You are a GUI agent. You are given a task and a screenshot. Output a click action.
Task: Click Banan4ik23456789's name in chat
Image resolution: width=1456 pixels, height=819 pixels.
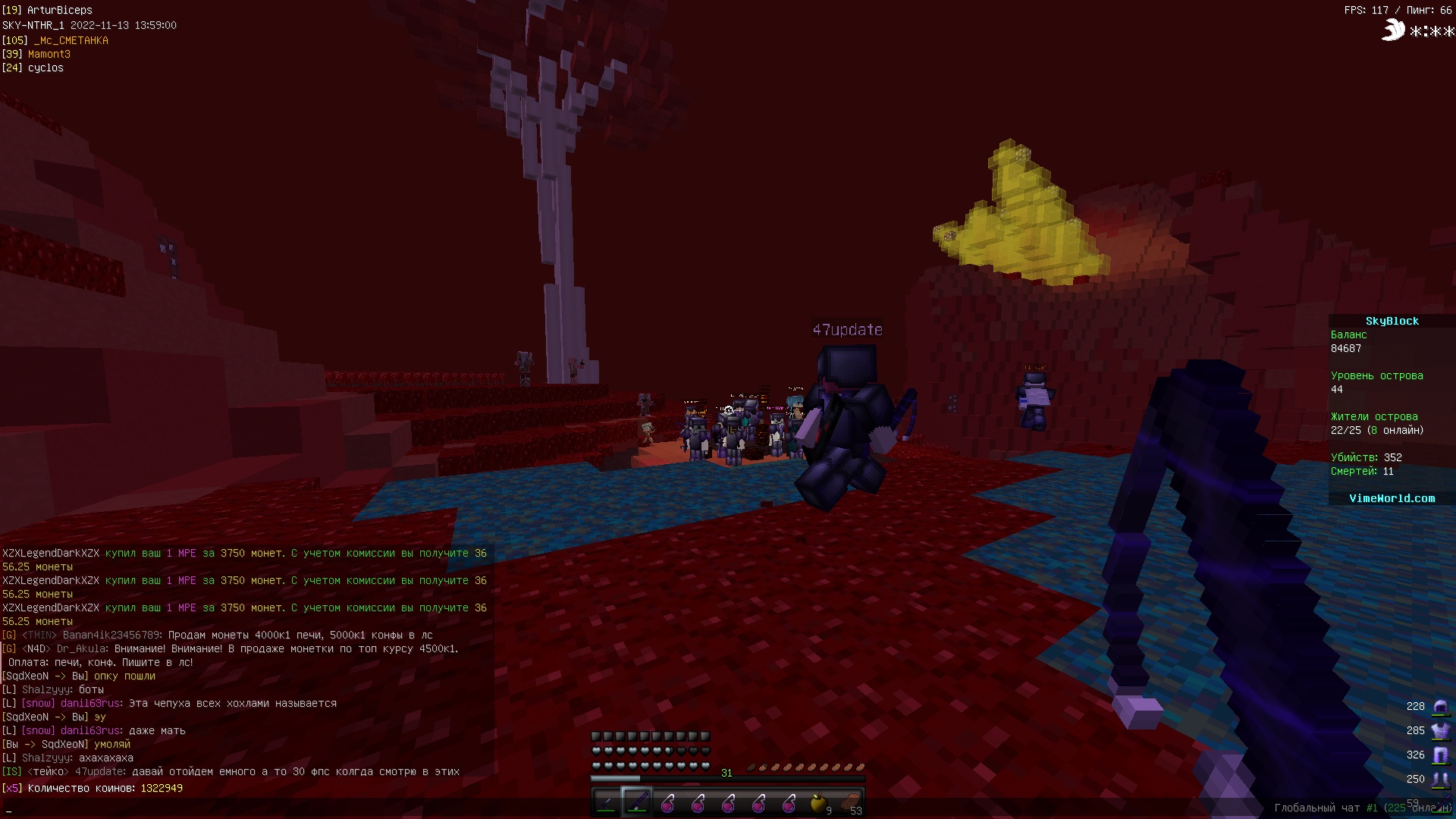pyautogui.click(x=111, y=635)
